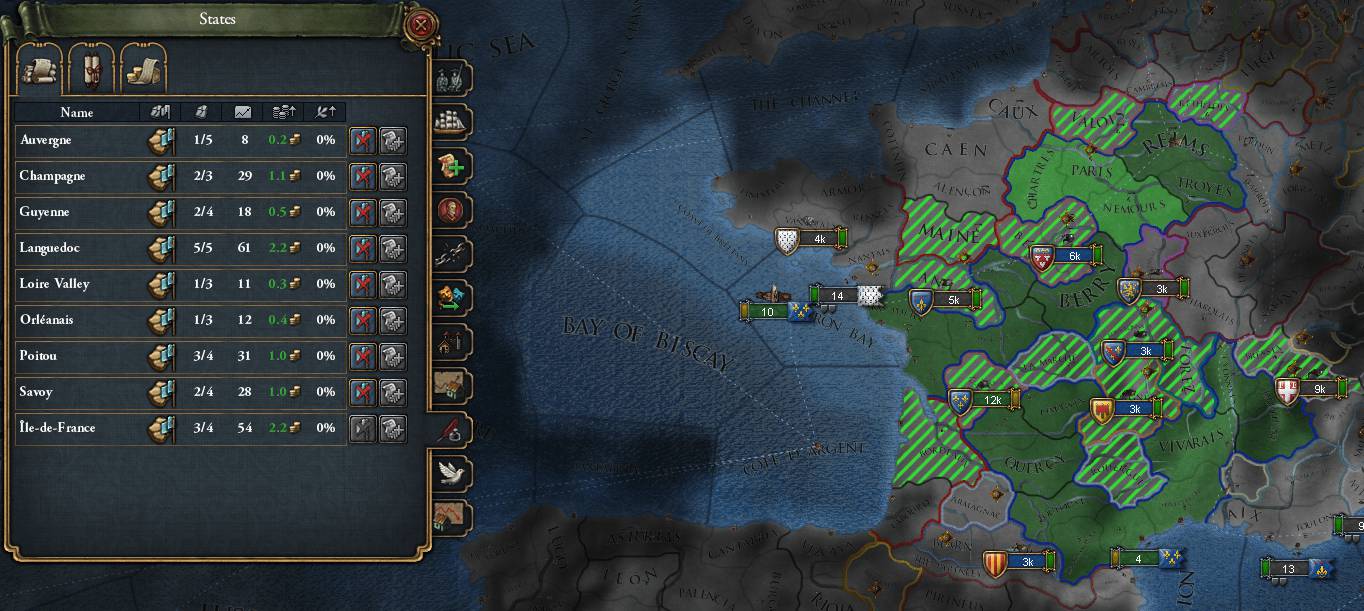
Task: Open the soldiers side tab
Action: pyautogui.click(x=451, y=78)
